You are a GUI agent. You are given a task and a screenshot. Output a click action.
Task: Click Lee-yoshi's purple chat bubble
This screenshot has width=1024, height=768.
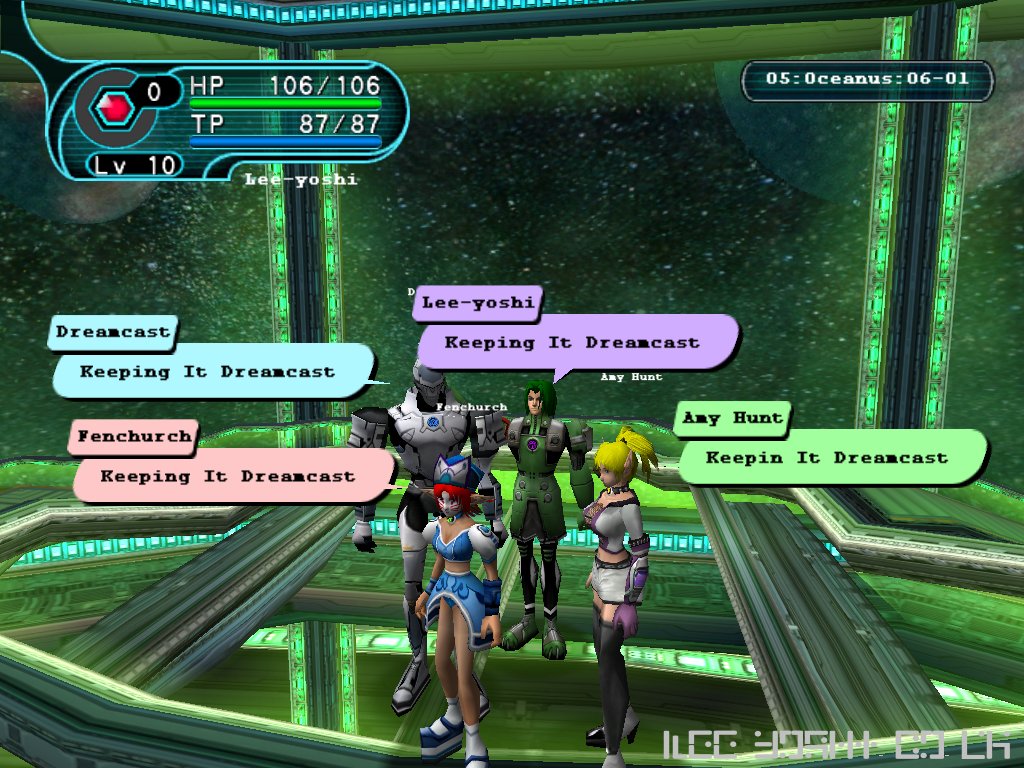point(573,343)
